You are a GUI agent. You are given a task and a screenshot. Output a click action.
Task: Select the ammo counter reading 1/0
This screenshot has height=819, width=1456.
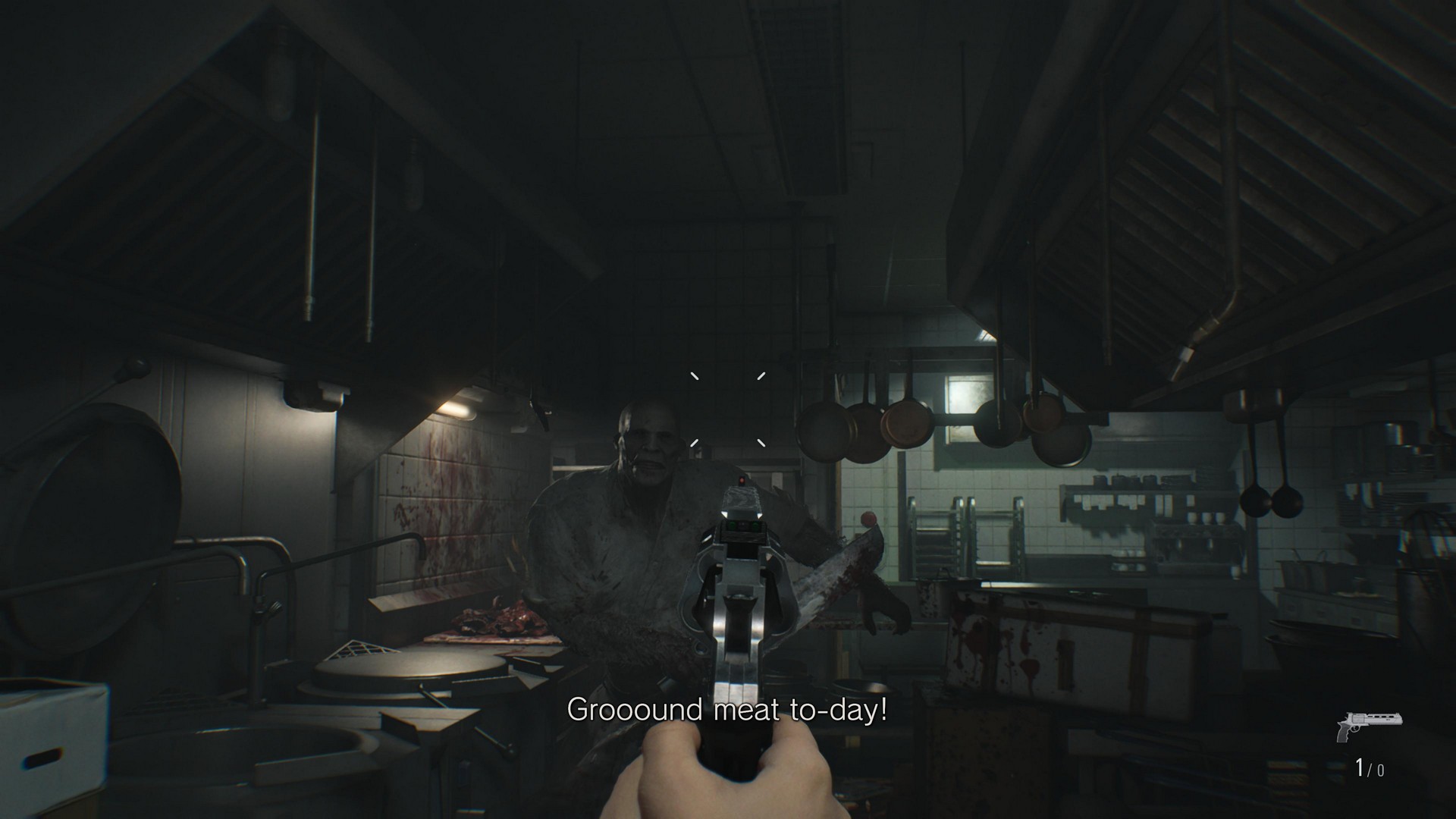click(1369, 768)
